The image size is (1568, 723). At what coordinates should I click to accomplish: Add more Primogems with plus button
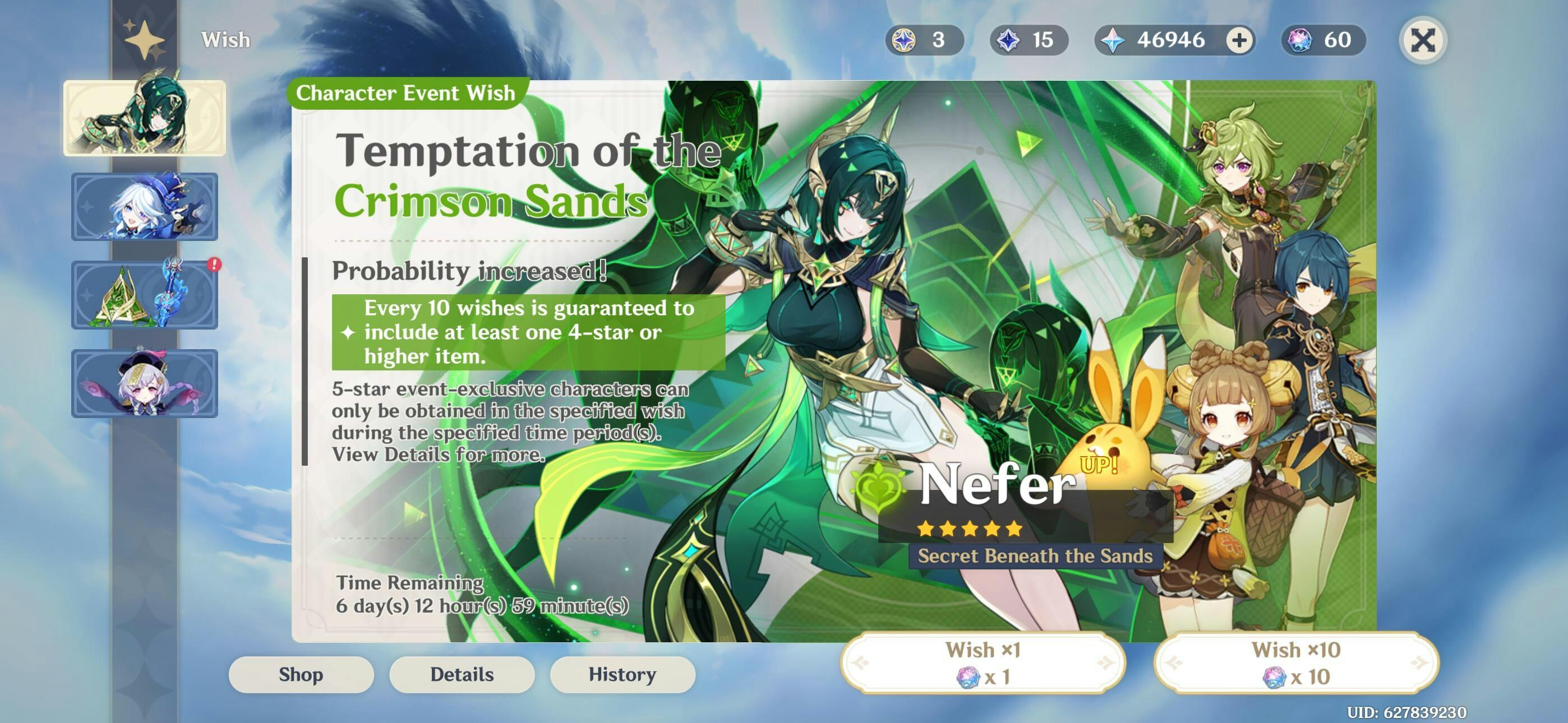coord(1239,41)
